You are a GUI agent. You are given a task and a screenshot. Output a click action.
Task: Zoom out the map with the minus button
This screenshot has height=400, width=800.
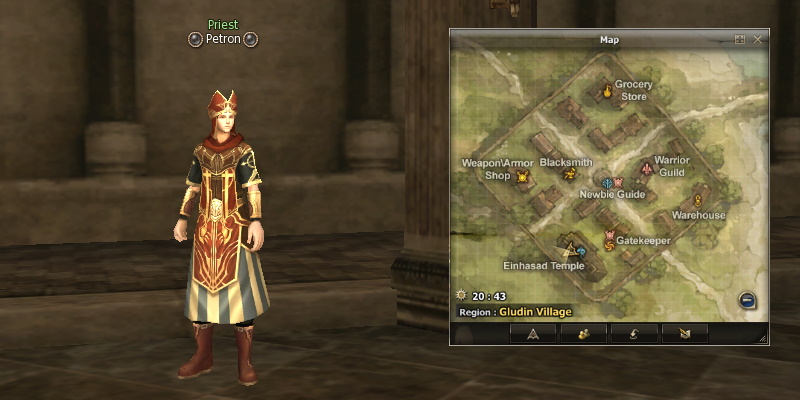[747, 300]
